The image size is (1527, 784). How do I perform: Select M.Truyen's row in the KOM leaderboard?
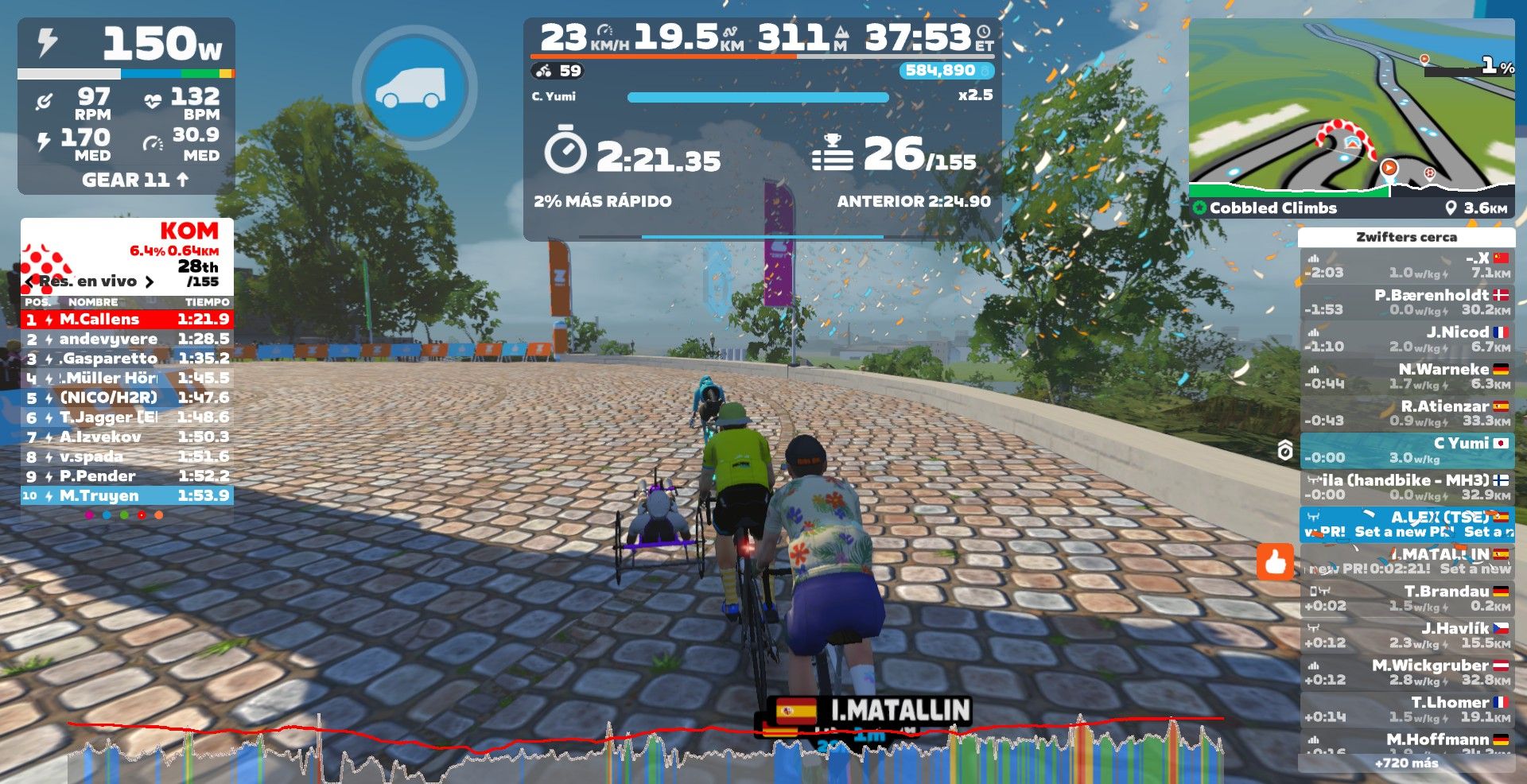coord(127,495)
